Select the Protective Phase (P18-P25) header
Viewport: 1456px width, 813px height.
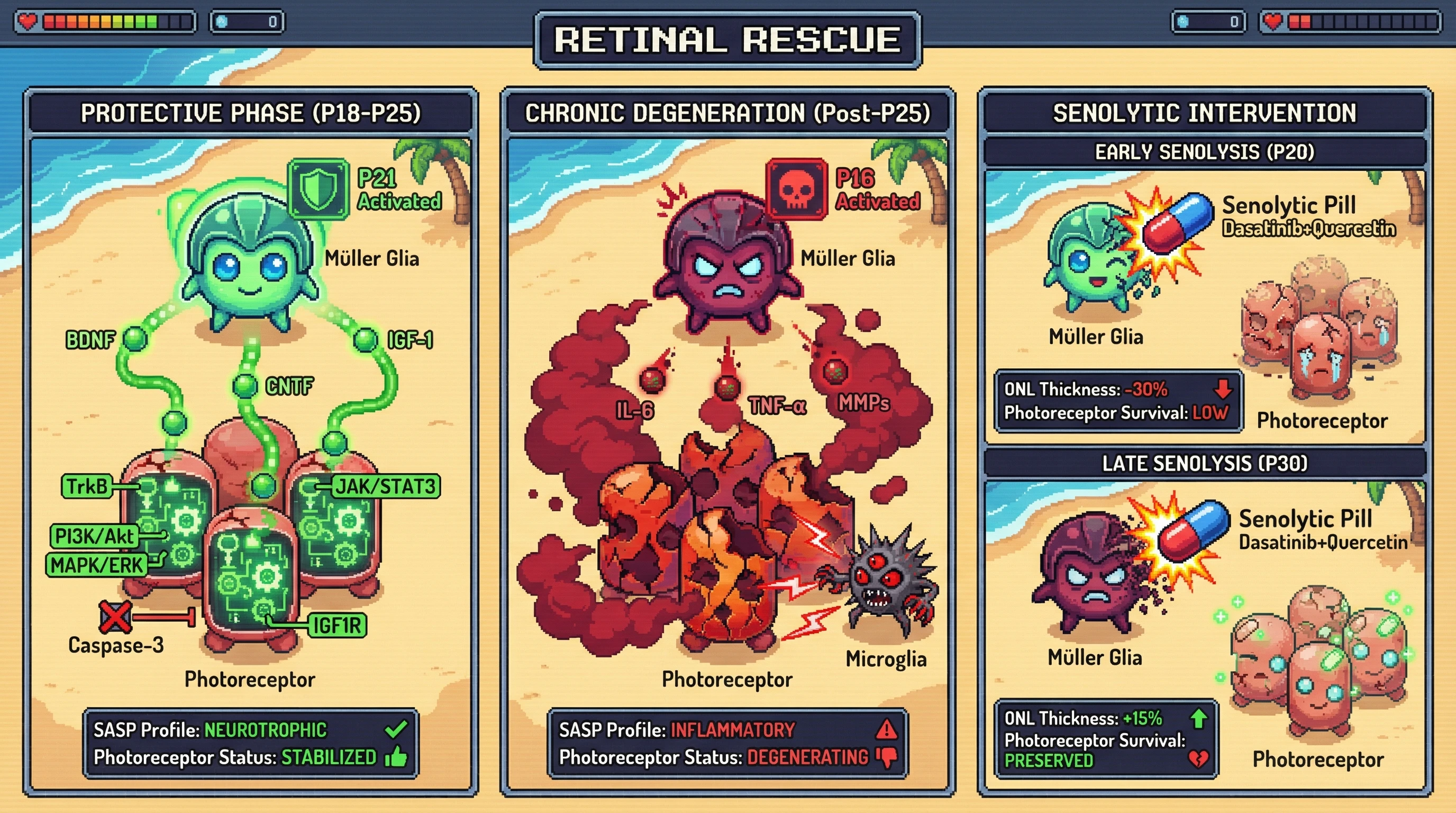click(250, 113)
